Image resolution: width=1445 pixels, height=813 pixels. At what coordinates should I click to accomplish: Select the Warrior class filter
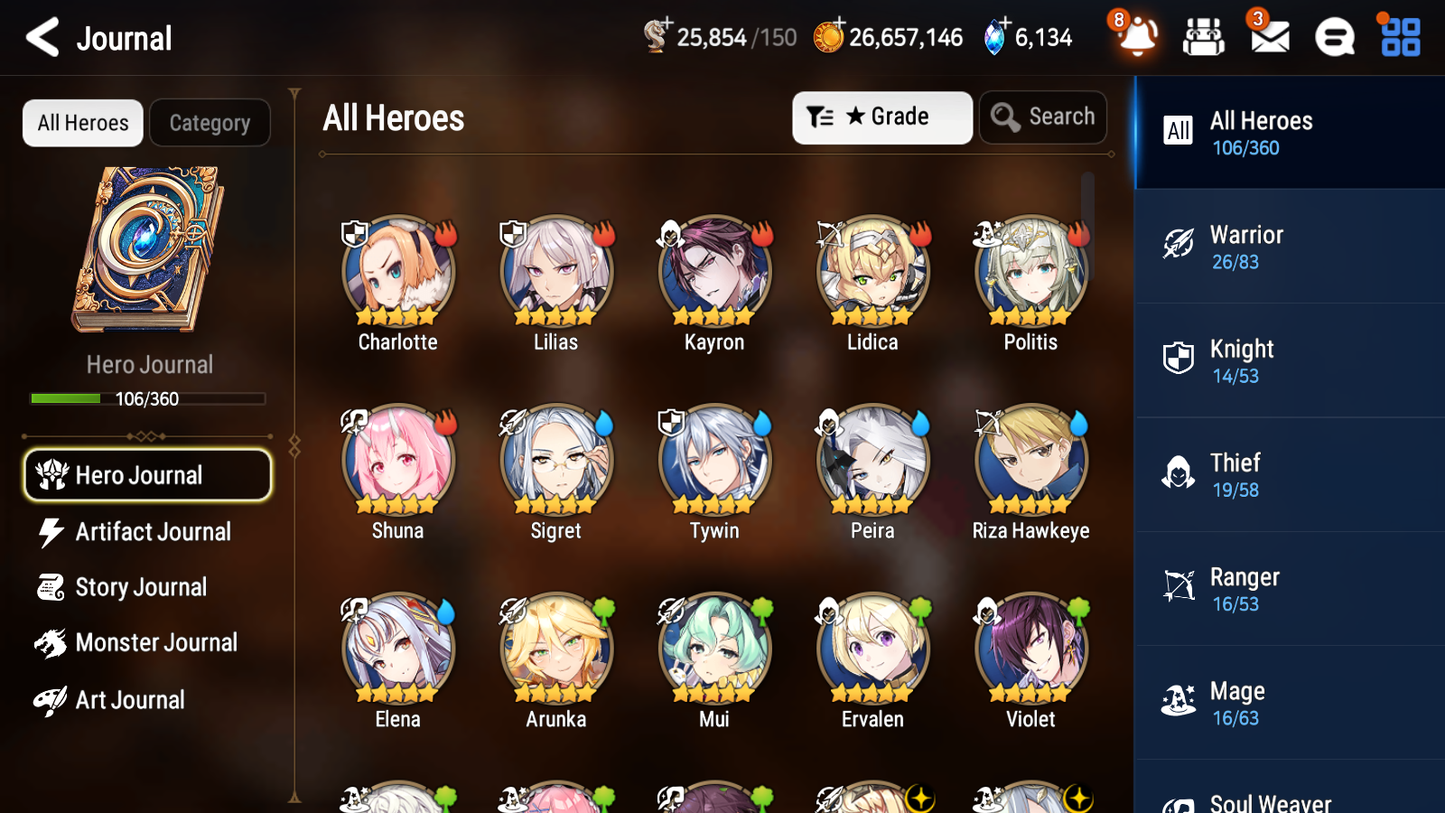1289,246
